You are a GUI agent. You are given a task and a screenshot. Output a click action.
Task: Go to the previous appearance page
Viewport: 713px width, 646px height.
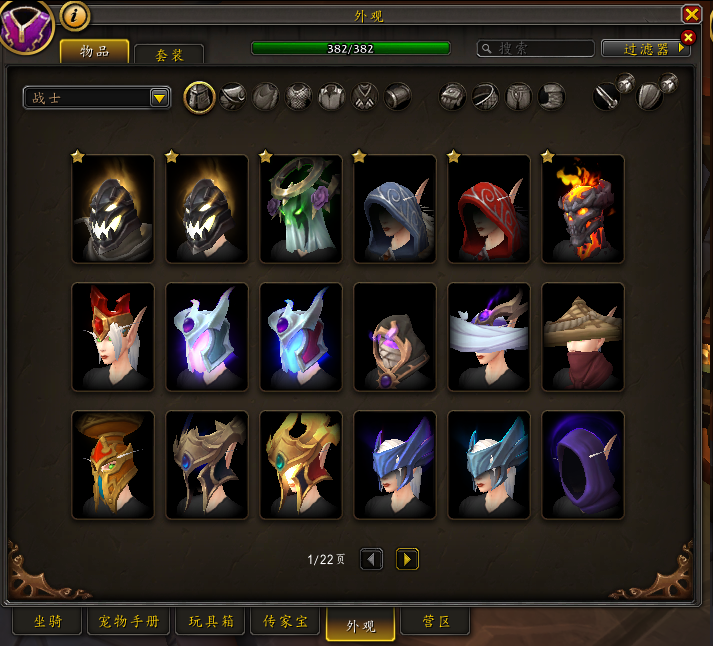click(x=372, y=559)
